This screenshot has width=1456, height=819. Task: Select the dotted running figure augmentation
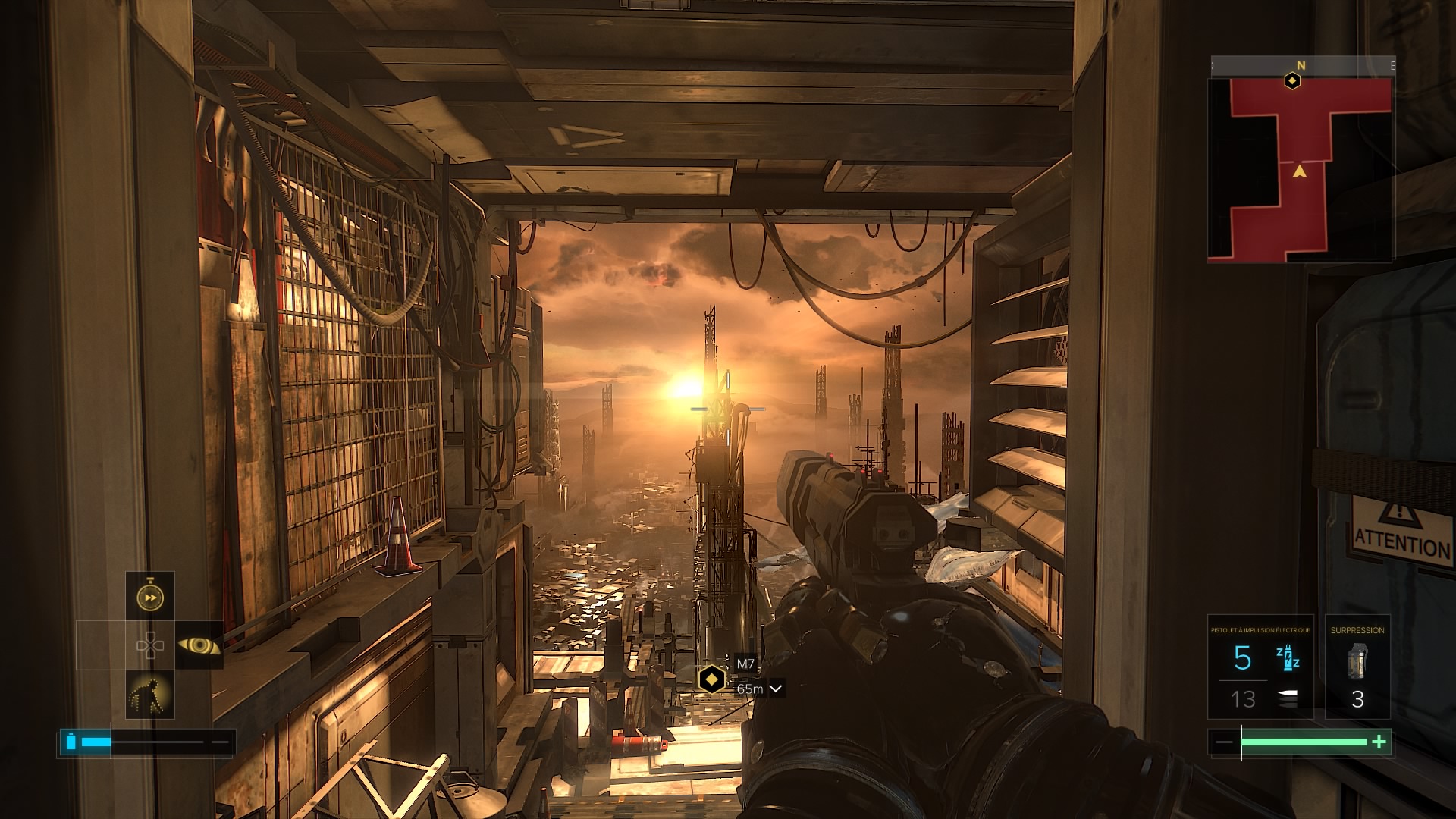pos(150,695)
